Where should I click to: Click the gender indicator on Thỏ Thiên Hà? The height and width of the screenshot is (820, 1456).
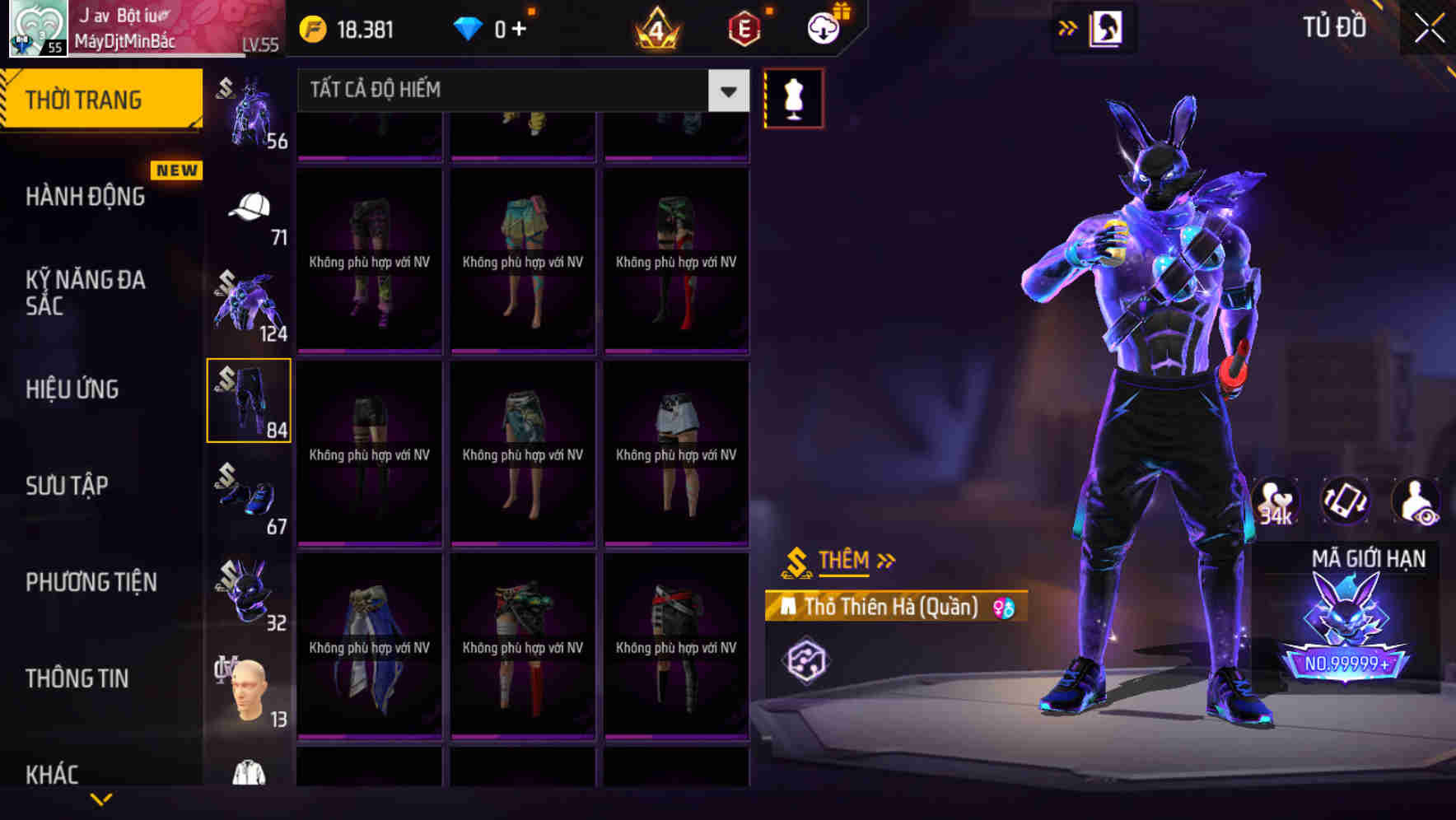pyautogui.click(x=1006, y=607)
